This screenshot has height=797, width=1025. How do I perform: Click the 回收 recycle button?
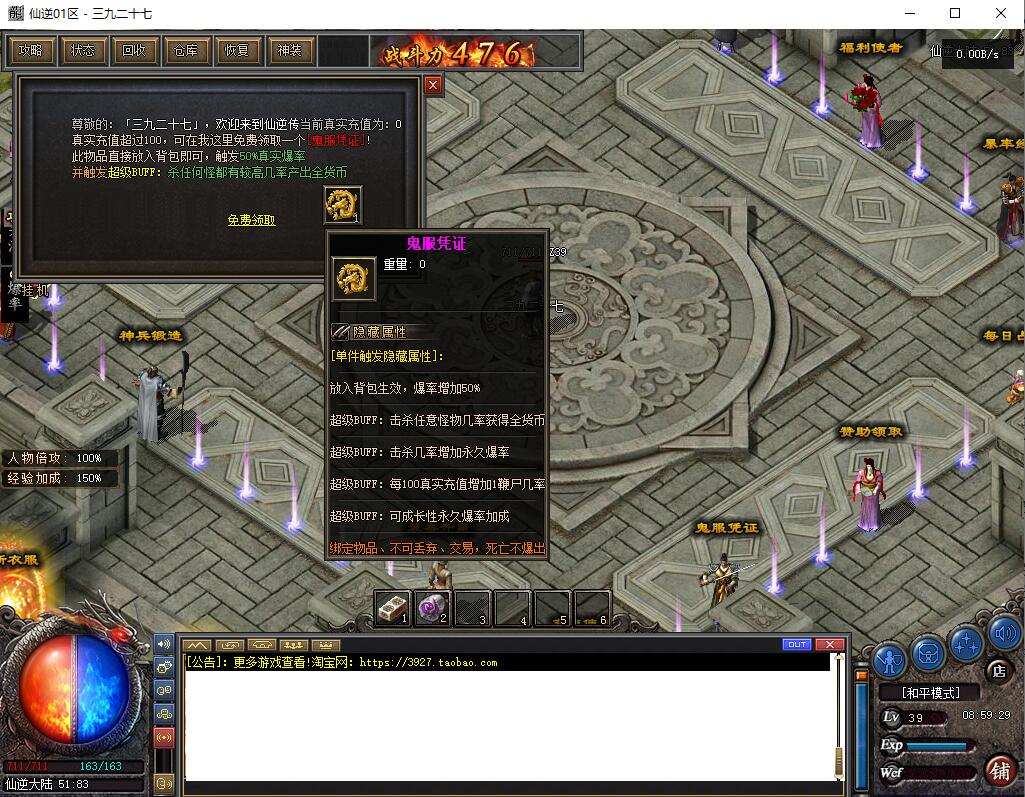click(x=134, y=51)
